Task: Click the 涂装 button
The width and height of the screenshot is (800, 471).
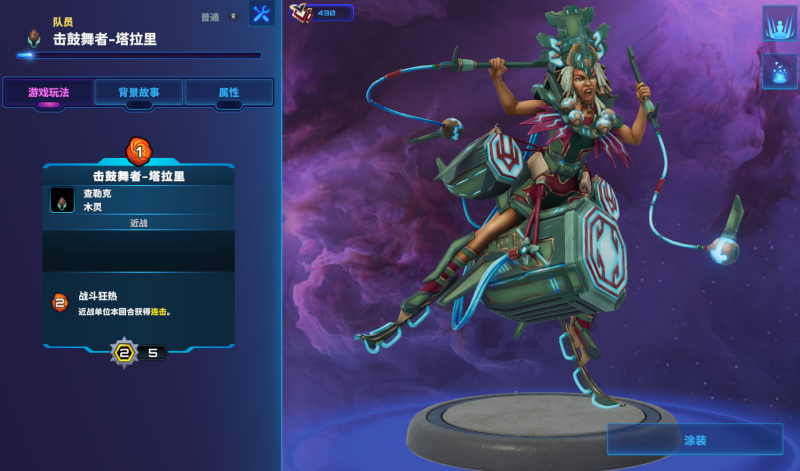Action: (x=695, y=439)
